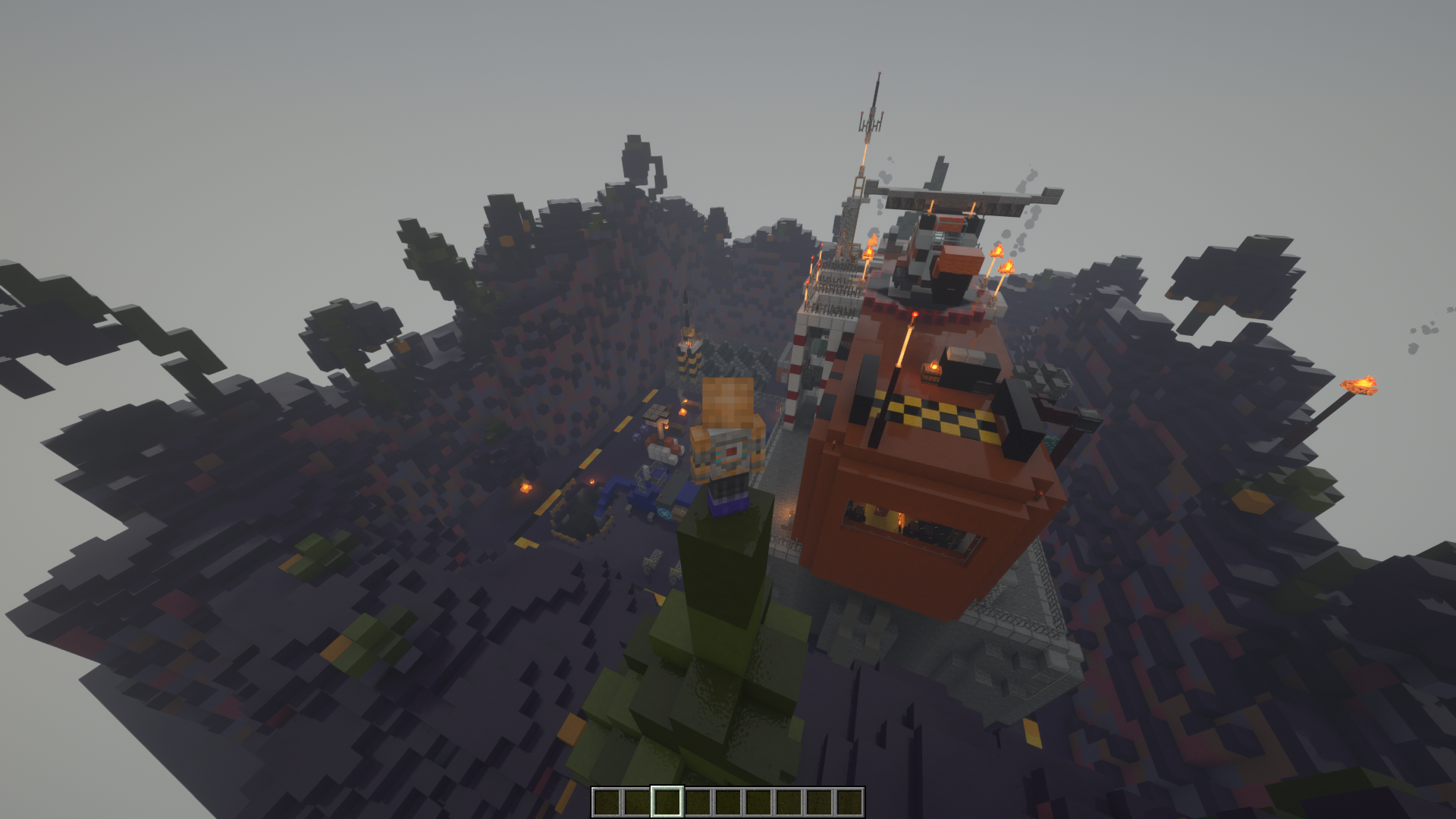Select the highlighted hotbar slot
The width and height of the screenshot is (1456, 819).
pos(667,802)
